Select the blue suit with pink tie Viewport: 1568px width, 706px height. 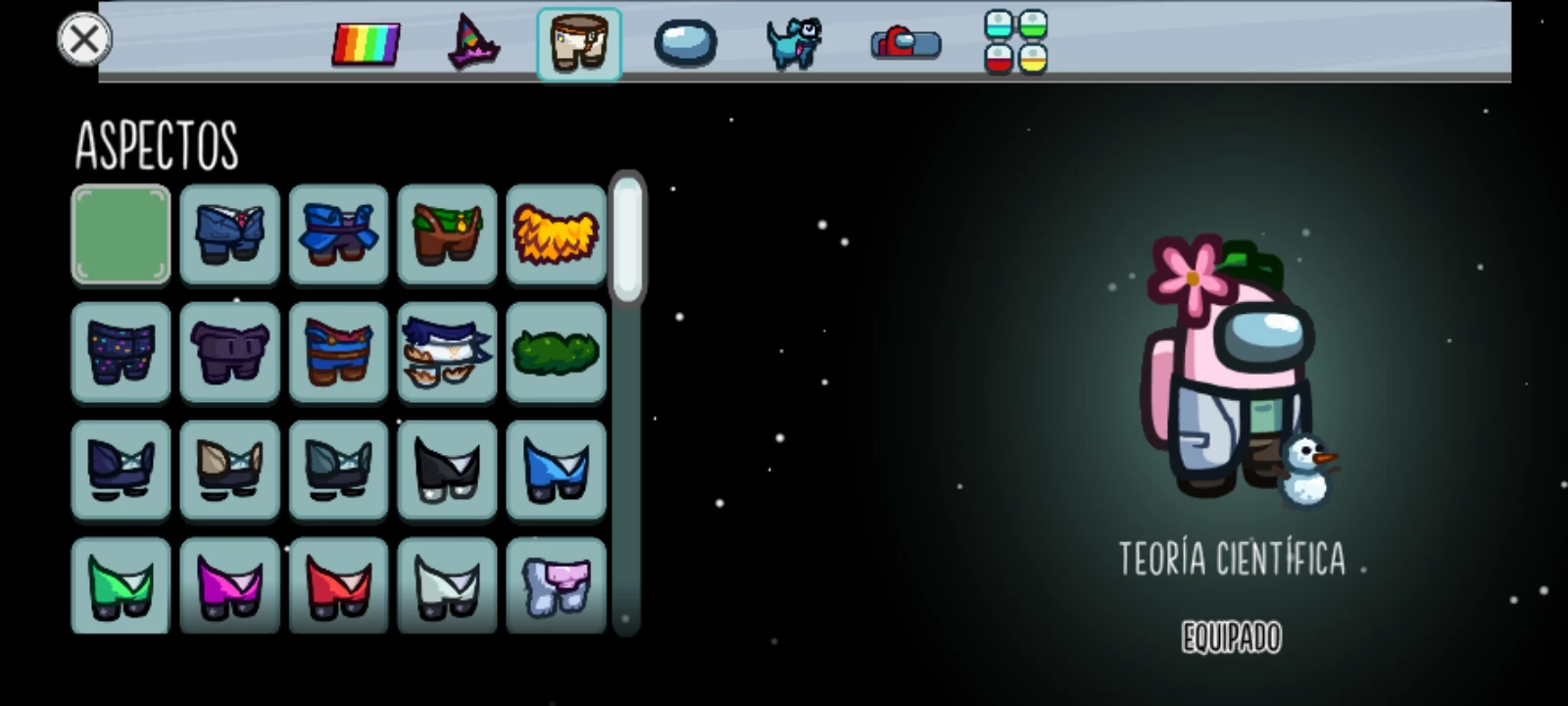point(230,234)
